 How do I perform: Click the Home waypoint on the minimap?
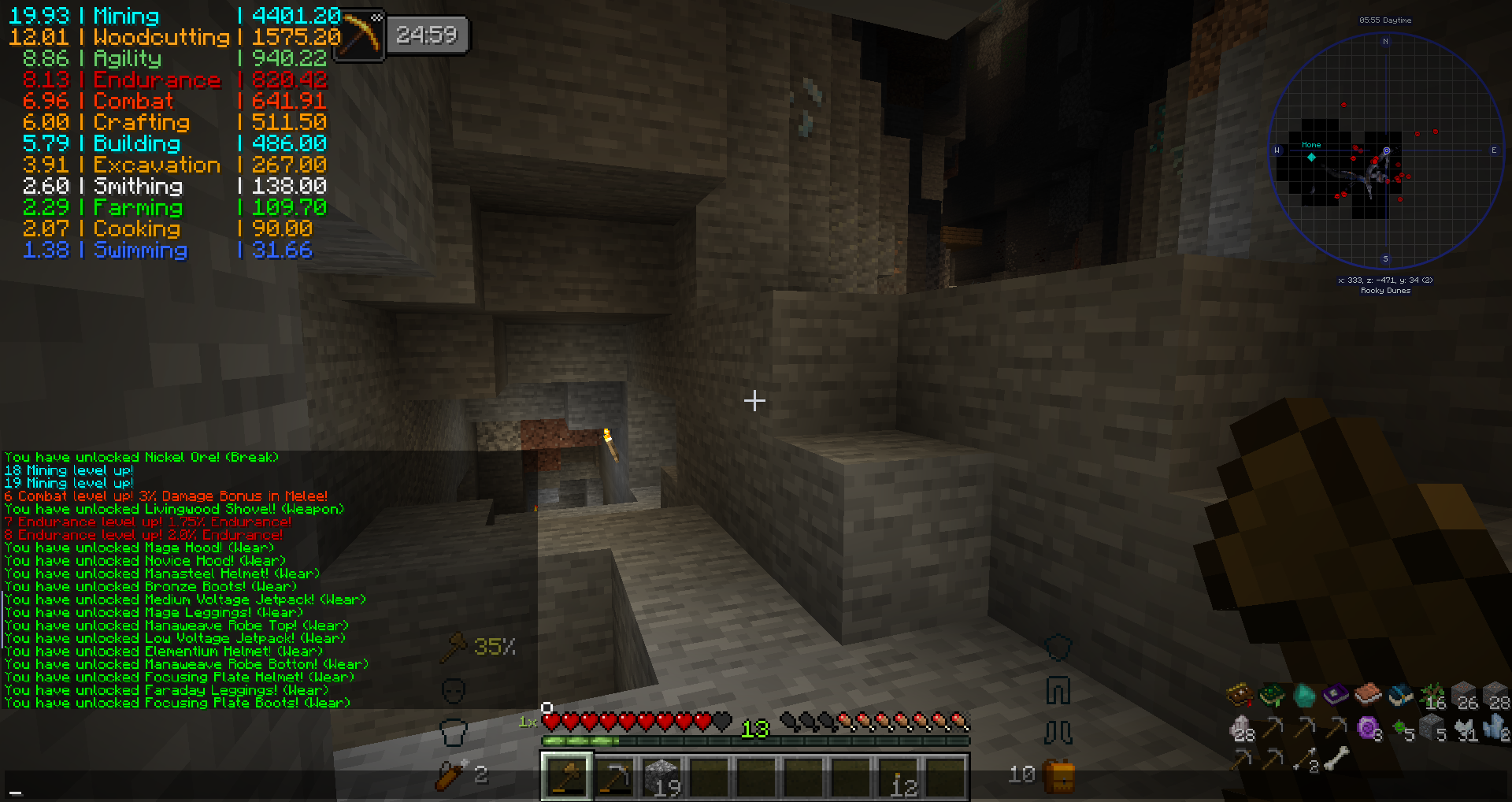pyautogui.click(x=1310, y=145)
